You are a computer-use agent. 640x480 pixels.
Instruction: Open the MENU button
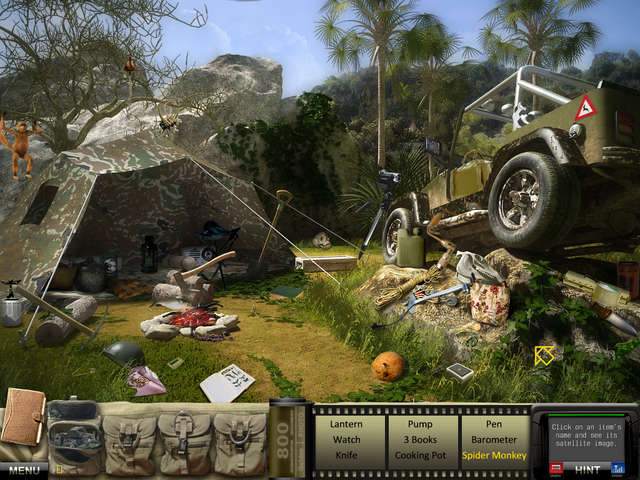pyautogui.click(x=23, y=469)
